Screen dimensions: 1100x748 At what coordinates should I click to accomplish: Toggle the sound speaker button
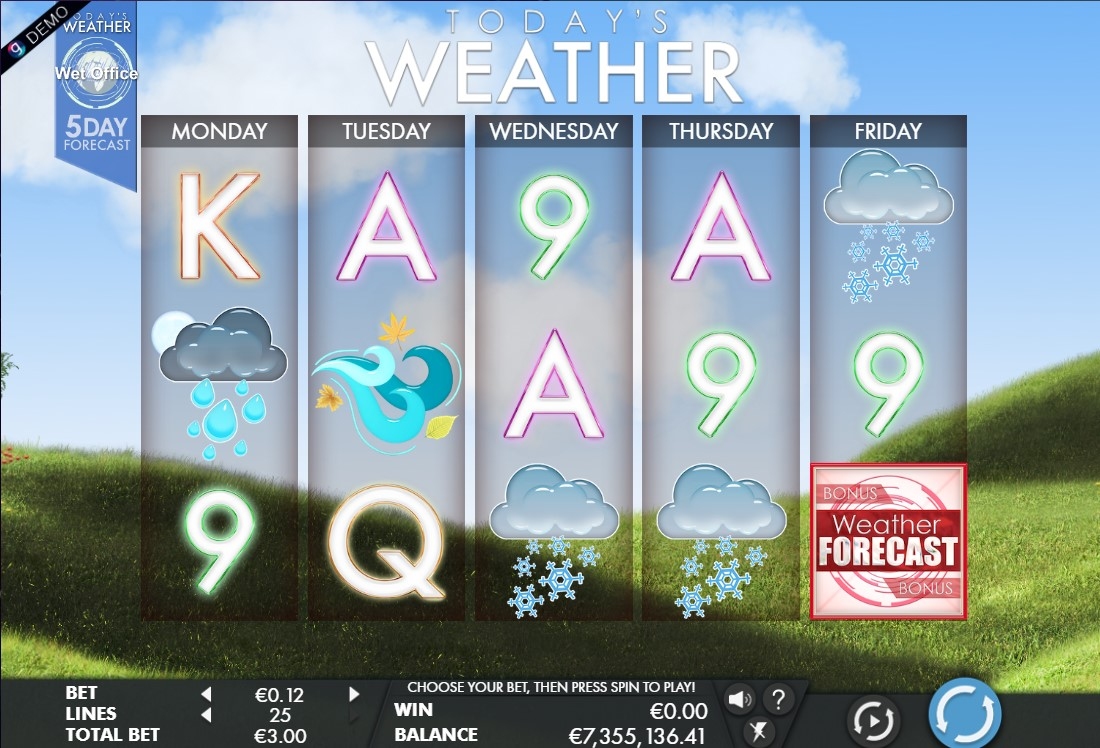click(740, 699)
